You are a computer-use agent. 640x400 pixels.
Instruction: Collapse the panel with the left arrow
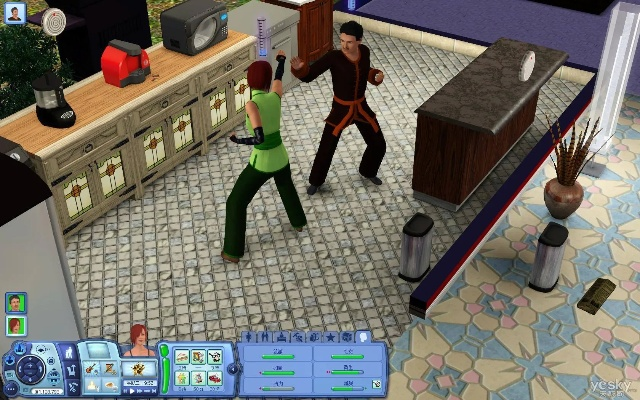pos(233,369)
